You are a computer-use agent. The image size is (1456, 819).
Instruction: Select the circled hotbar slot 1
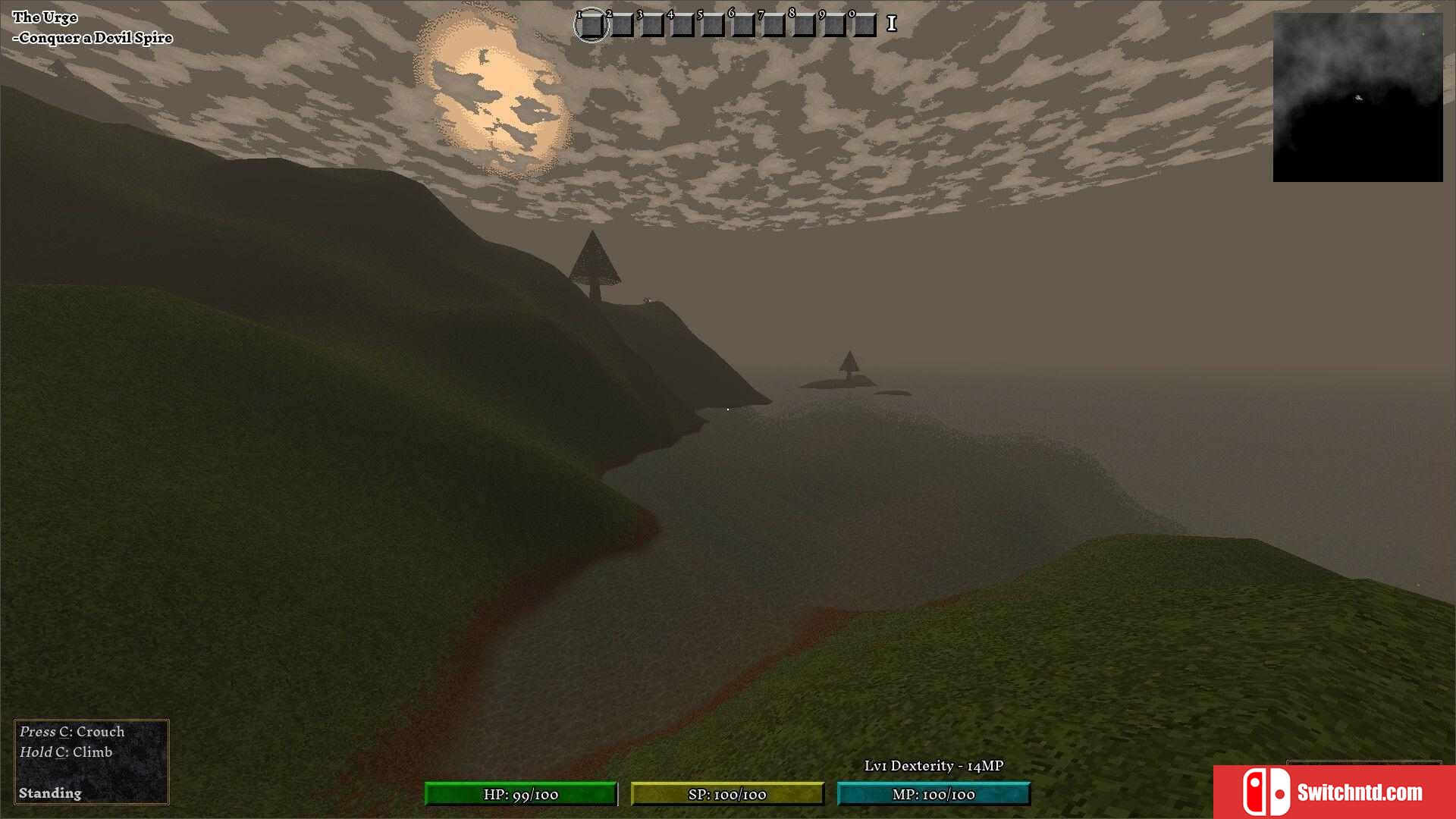591,25
